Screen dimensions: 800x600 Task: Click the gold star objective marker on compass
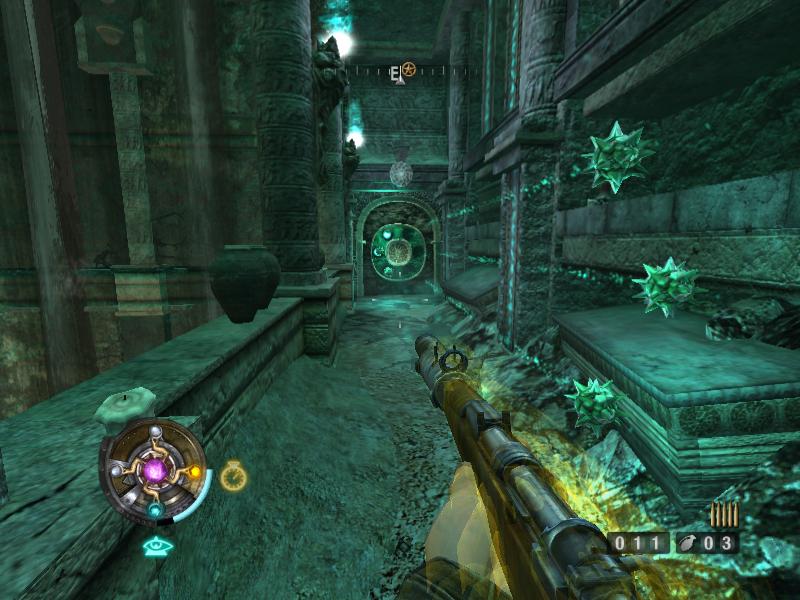(409, 70)
